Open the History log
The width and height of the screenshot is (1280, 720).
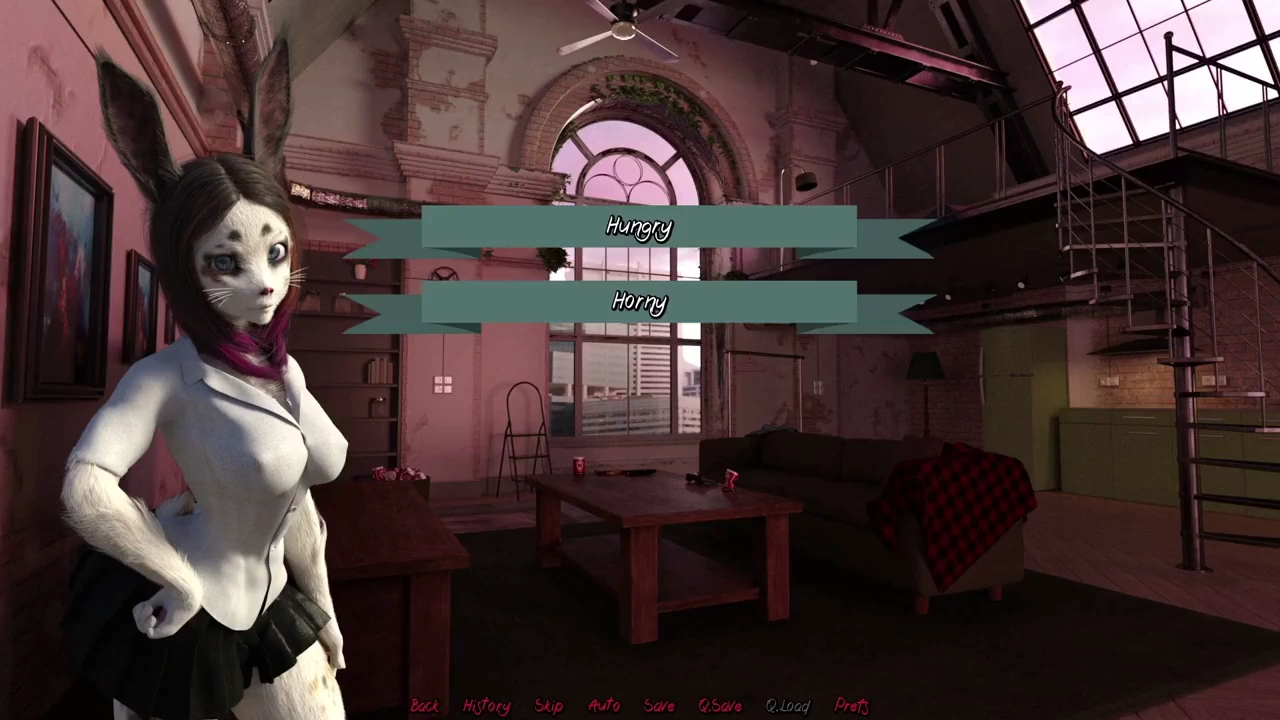(487, 706)
